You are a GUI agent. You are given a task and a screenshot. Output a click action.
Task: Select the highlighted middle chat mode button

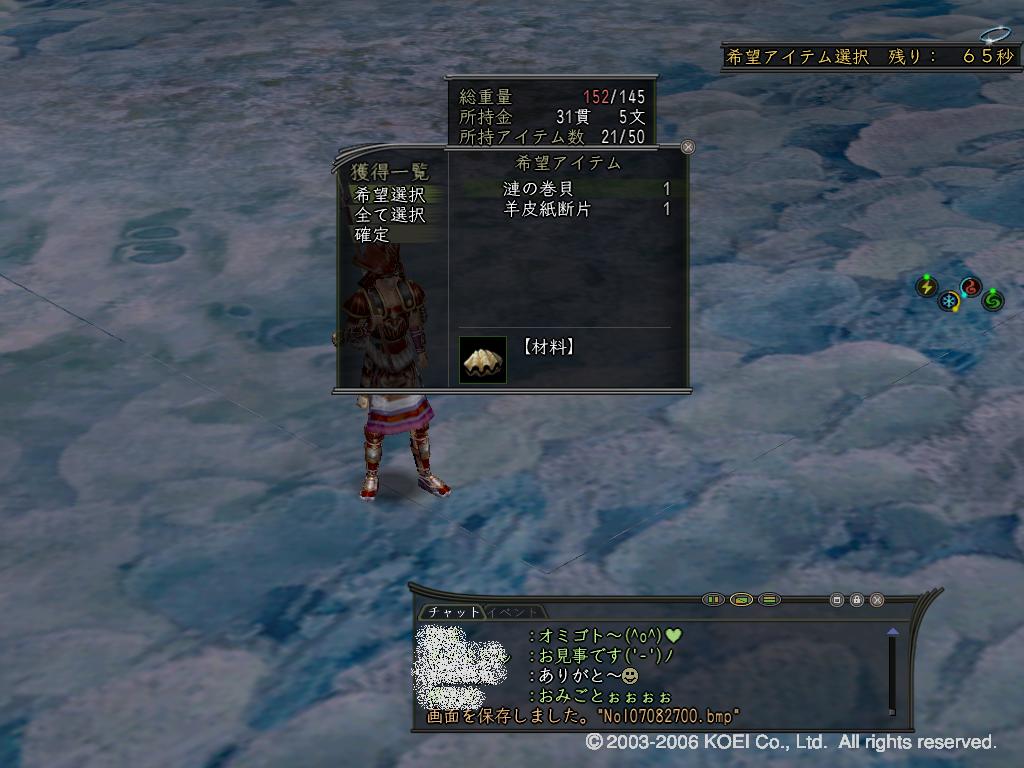tap(741, 600)
